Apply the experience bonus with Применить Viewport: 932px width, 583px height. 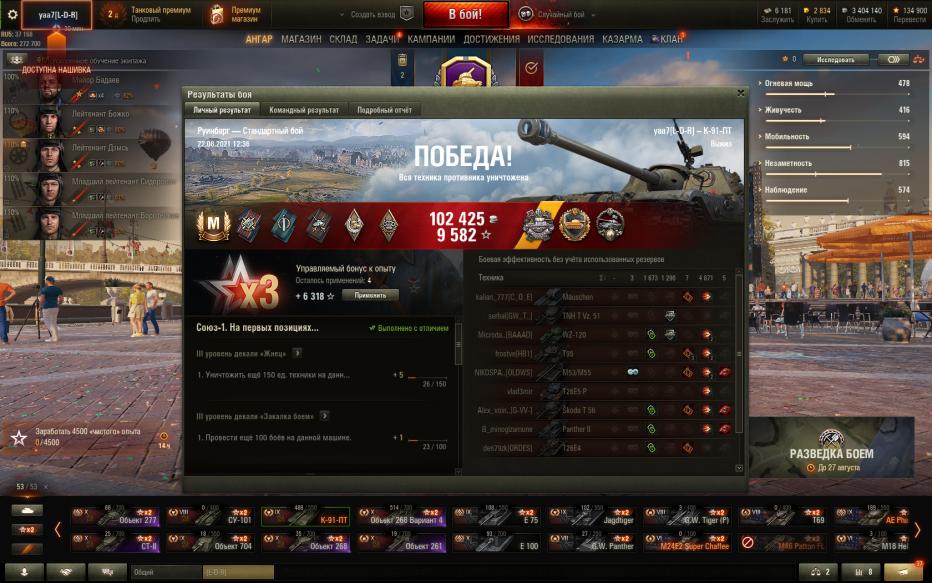370,296
